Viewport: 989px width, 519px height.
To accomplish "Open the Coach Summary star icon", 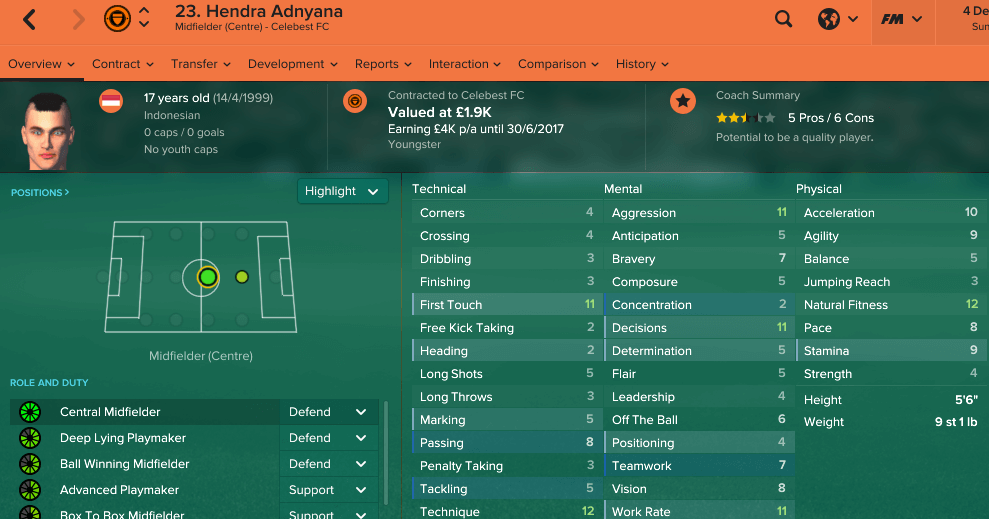I will tap(683, 101).
